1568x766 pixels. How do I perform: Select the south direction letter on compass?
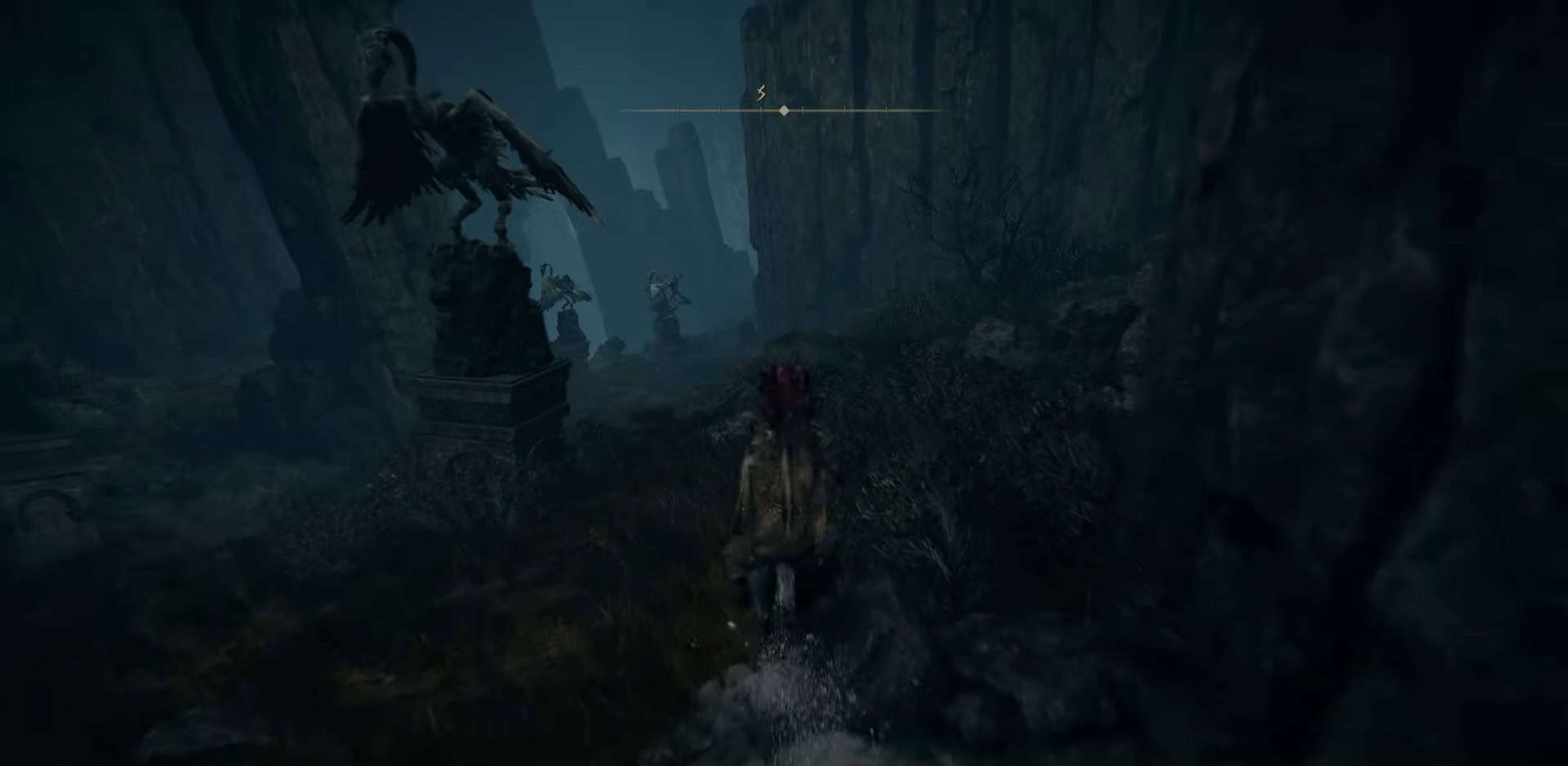point(761,92)
